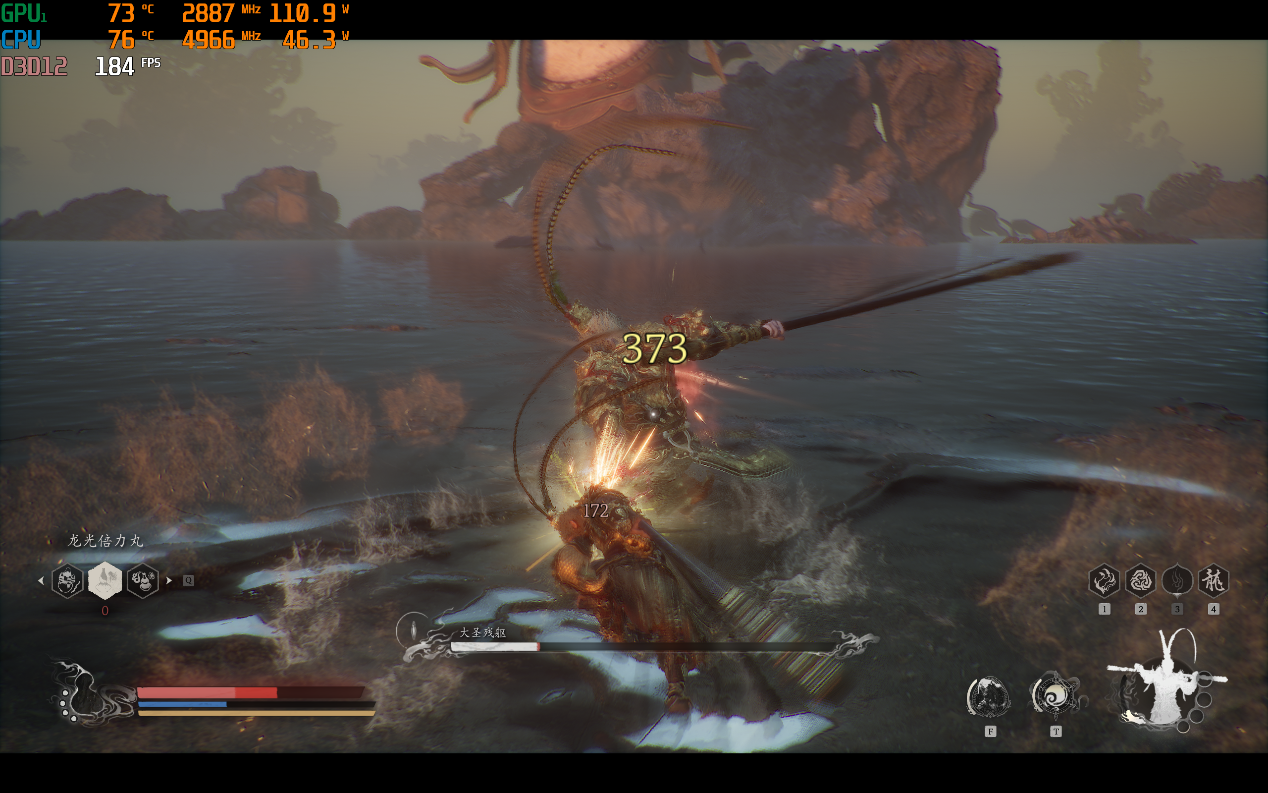Use the spiral vessel icon above T

[1054, 695]
